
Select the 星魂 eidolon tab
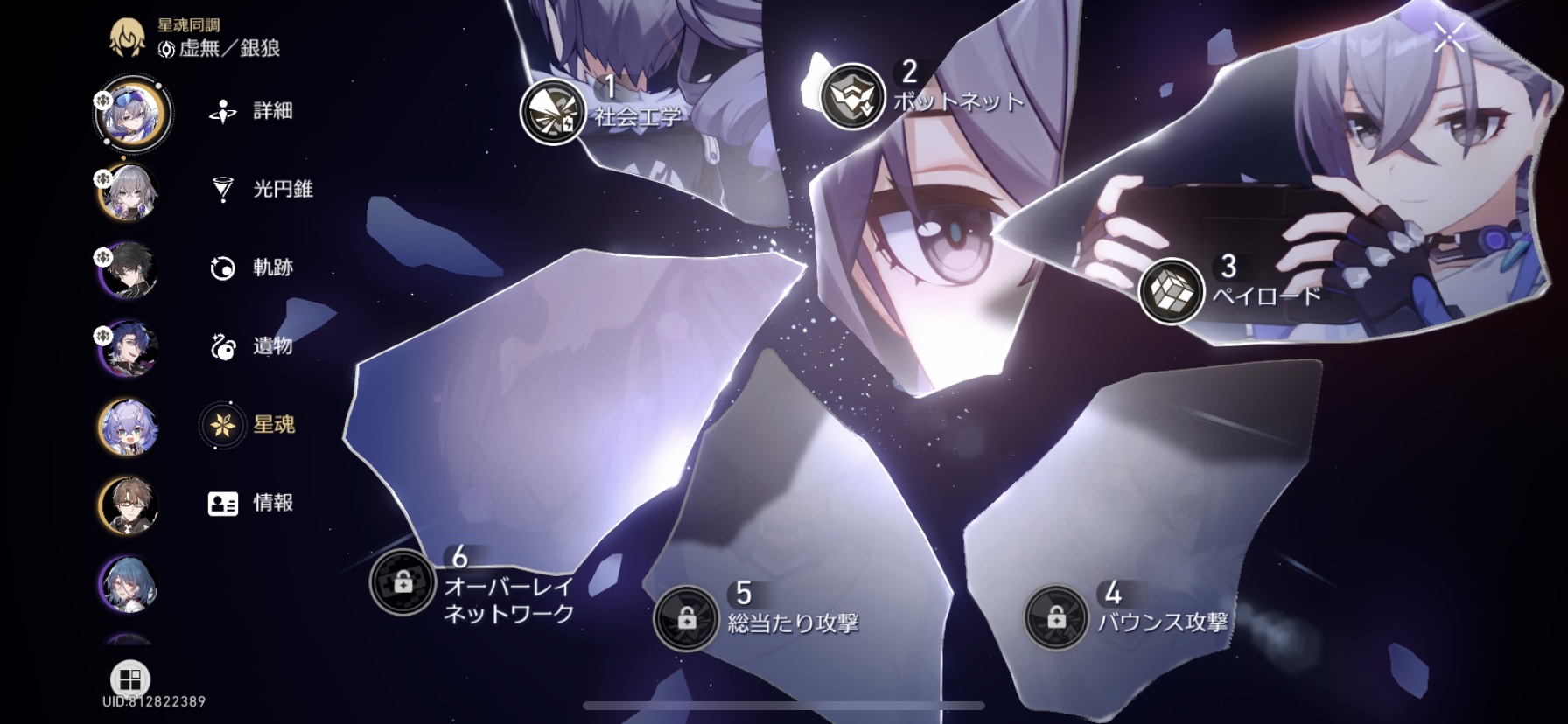(x=252, y=425)
